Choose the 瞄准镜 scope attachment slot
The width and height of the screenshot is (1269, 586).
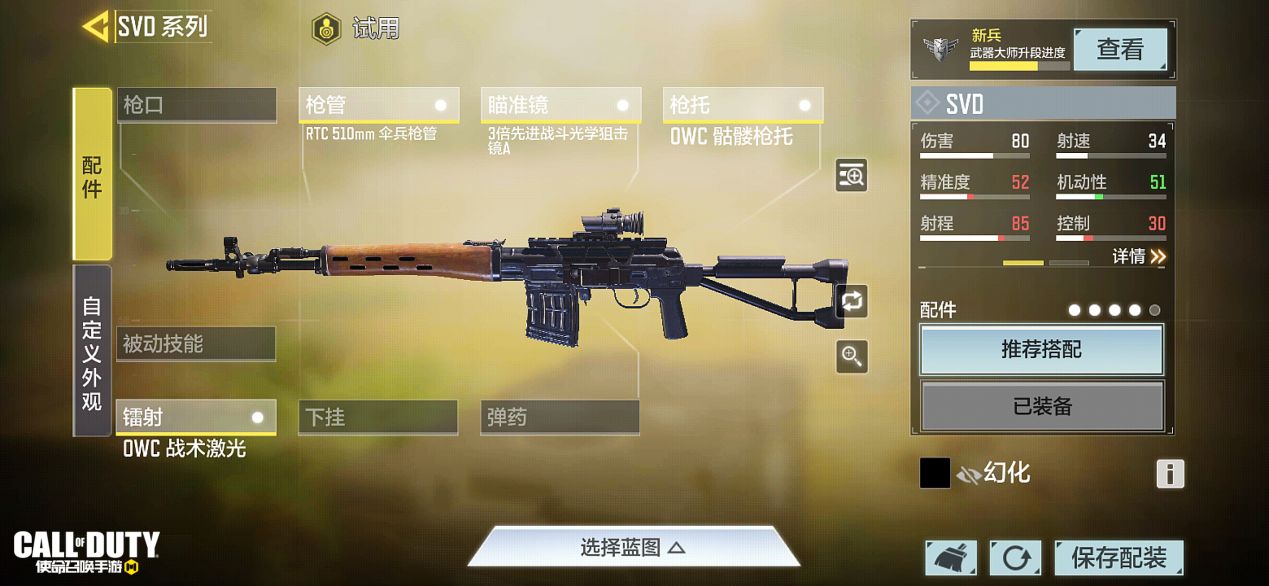(x=560, y=105)
